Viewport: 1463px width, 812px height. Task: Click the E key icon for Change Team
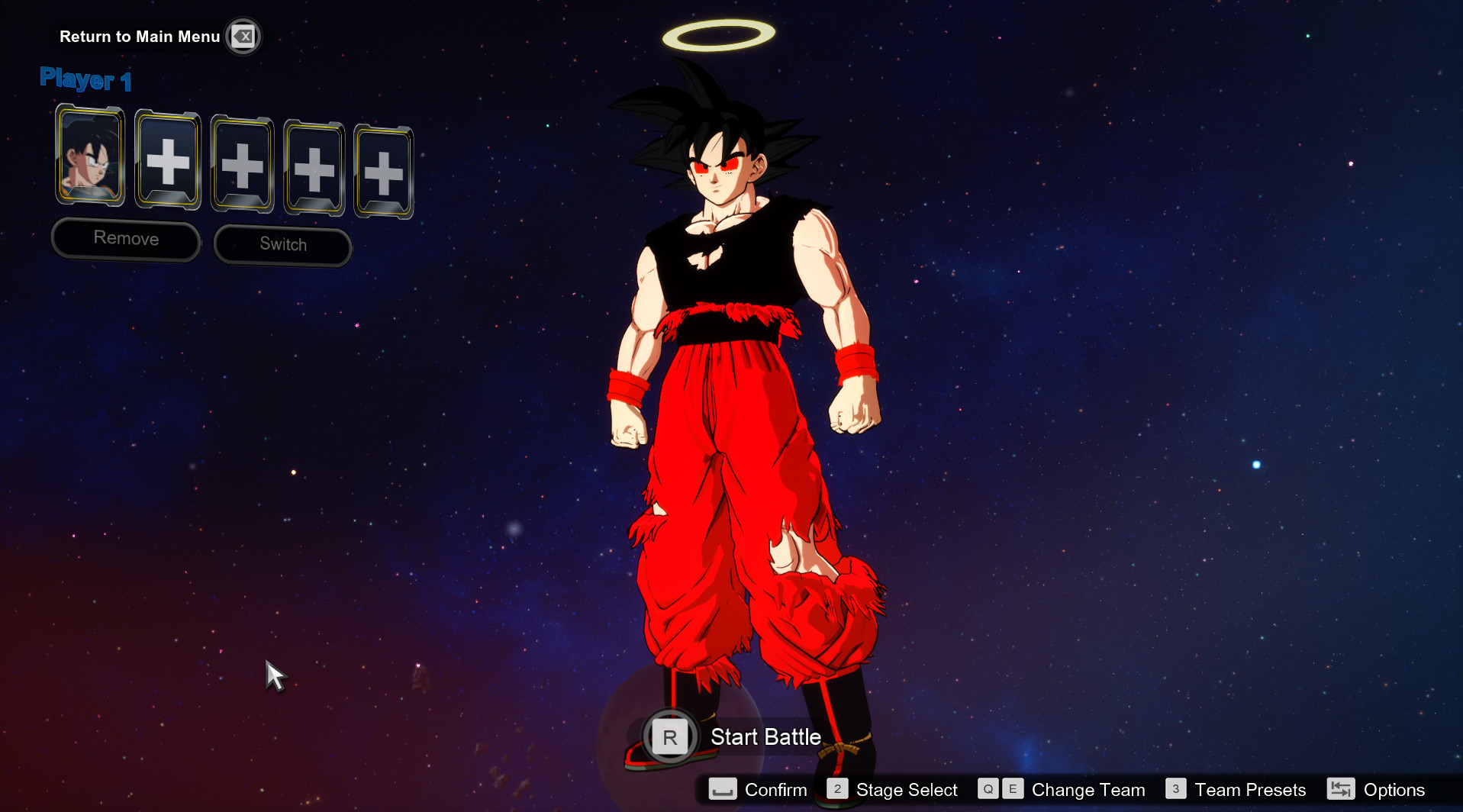[x=1013, y=790]
